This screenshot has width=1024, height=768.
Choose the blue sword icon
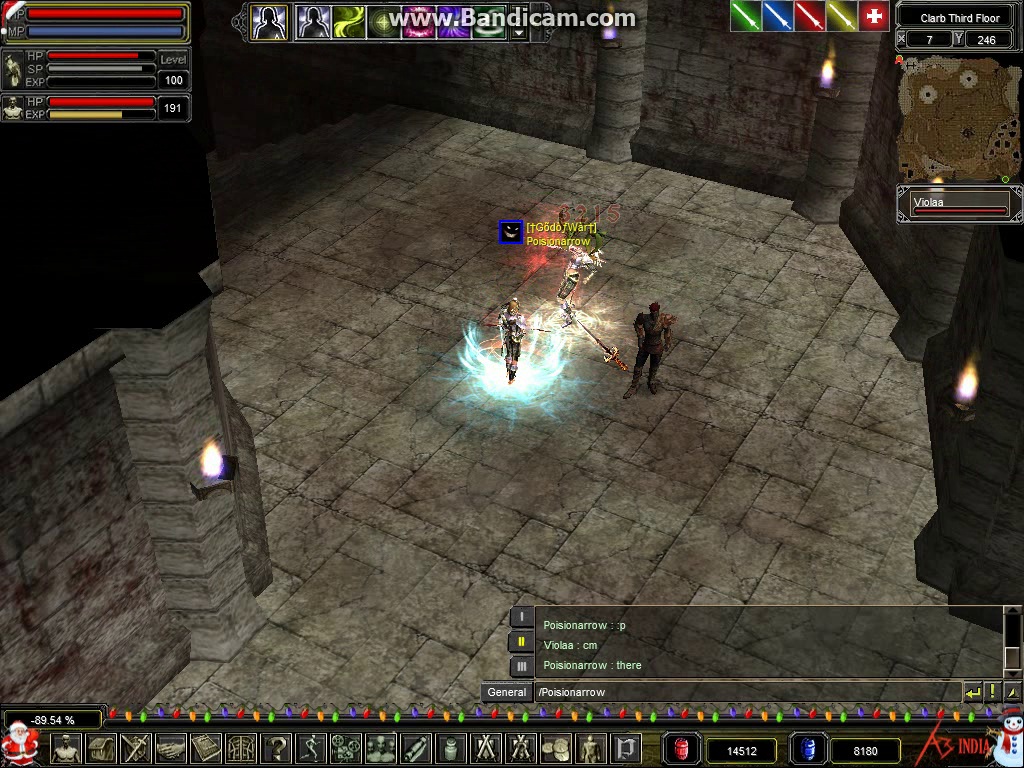(777, 16)
